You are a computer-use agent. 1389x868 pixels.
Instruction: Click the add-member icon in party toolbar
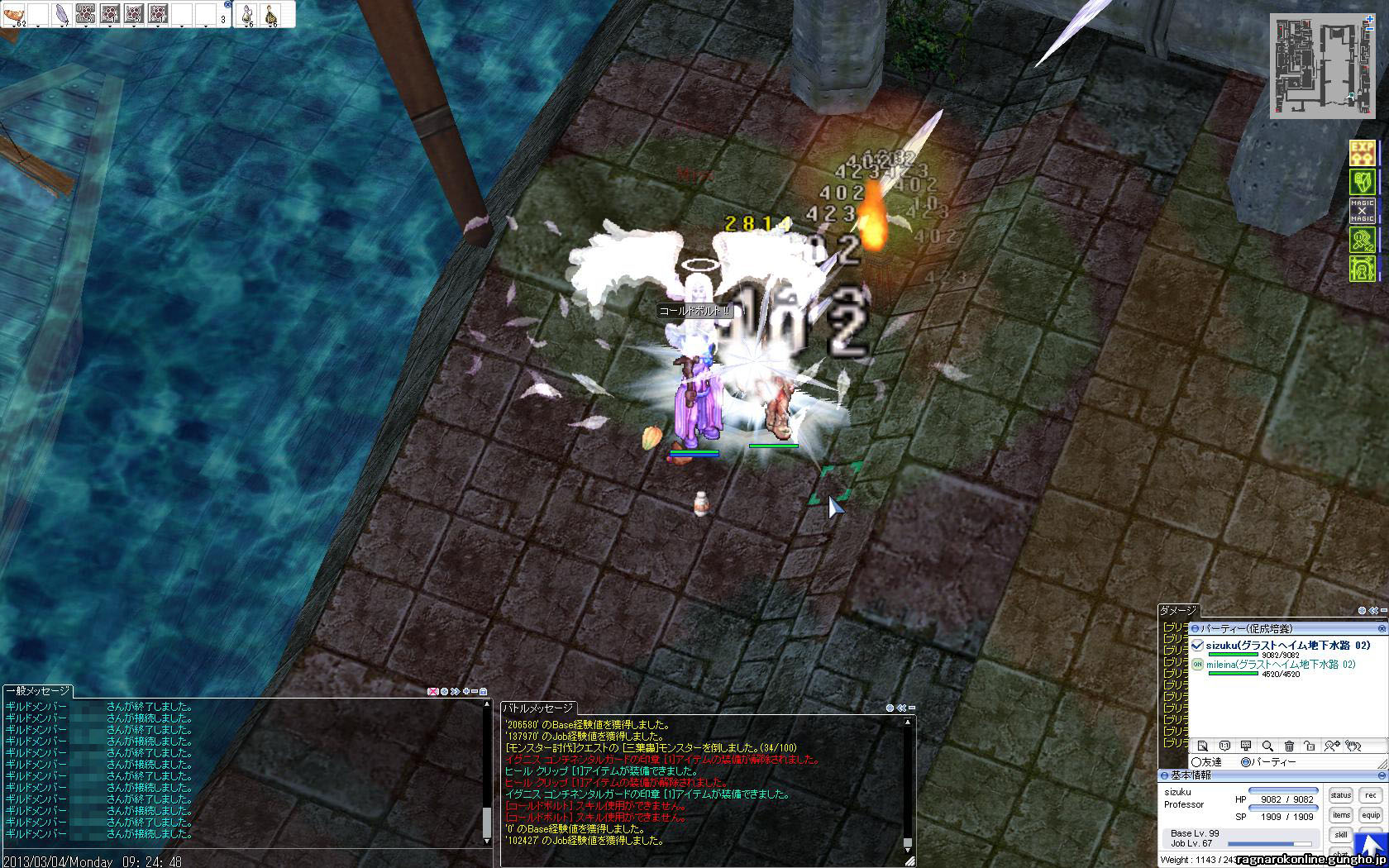tap(1331, 746)
